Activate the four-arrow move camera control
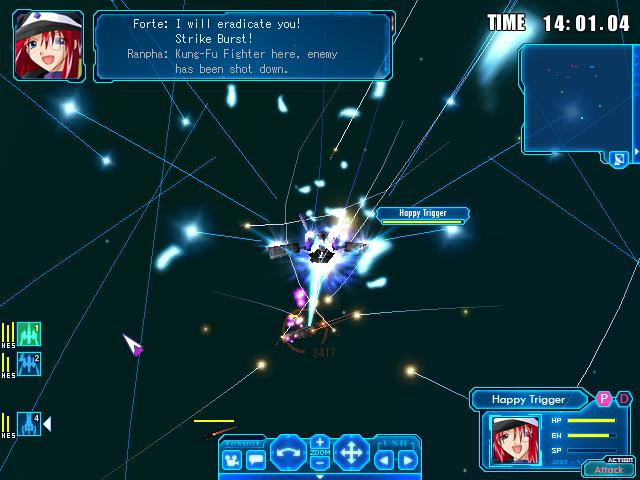Screen dimensions: 640x480 351,452
